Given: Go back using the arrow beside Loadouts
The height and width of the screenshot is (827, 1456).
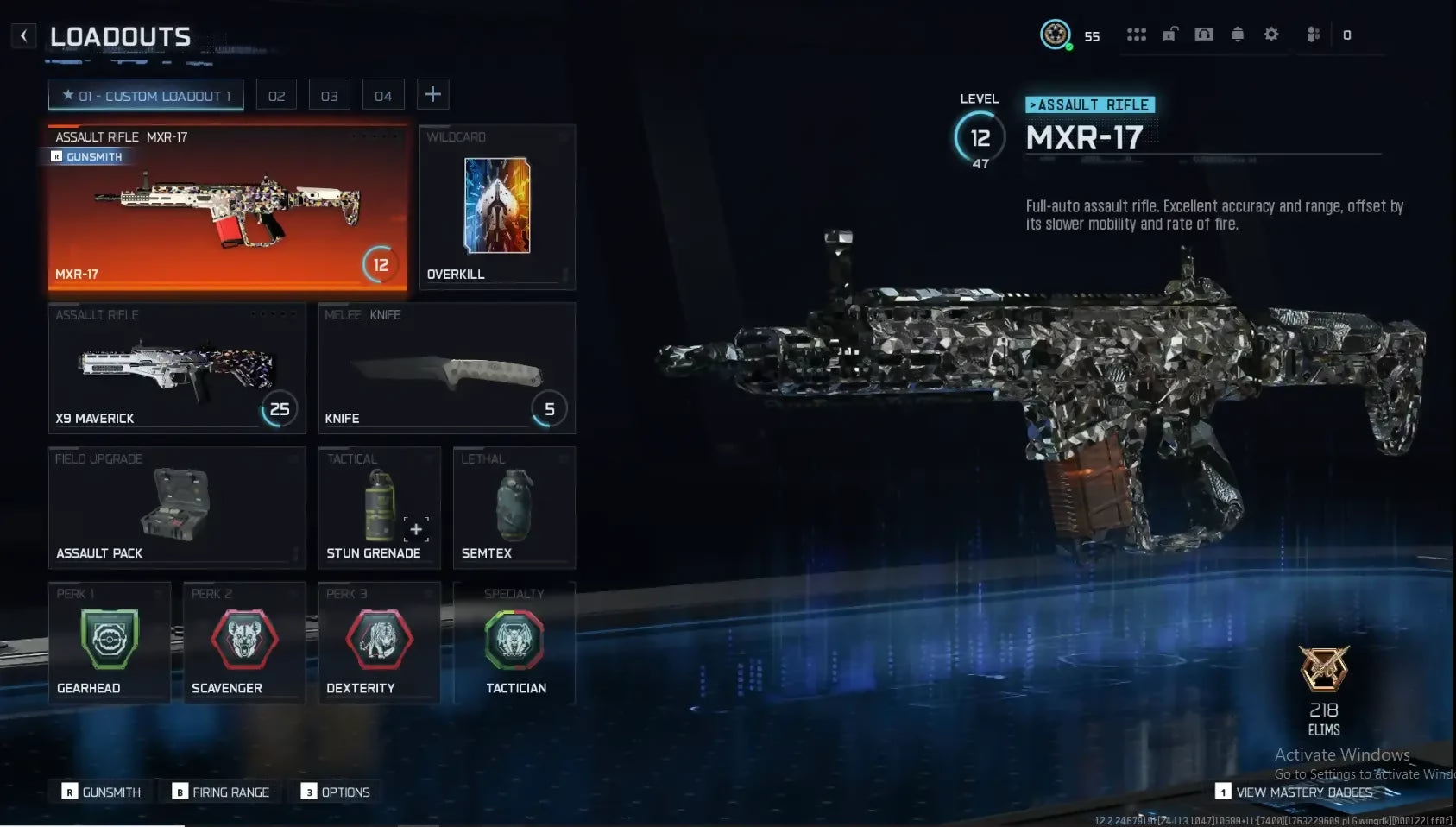Looking at the screenshot, I should 23,36.
